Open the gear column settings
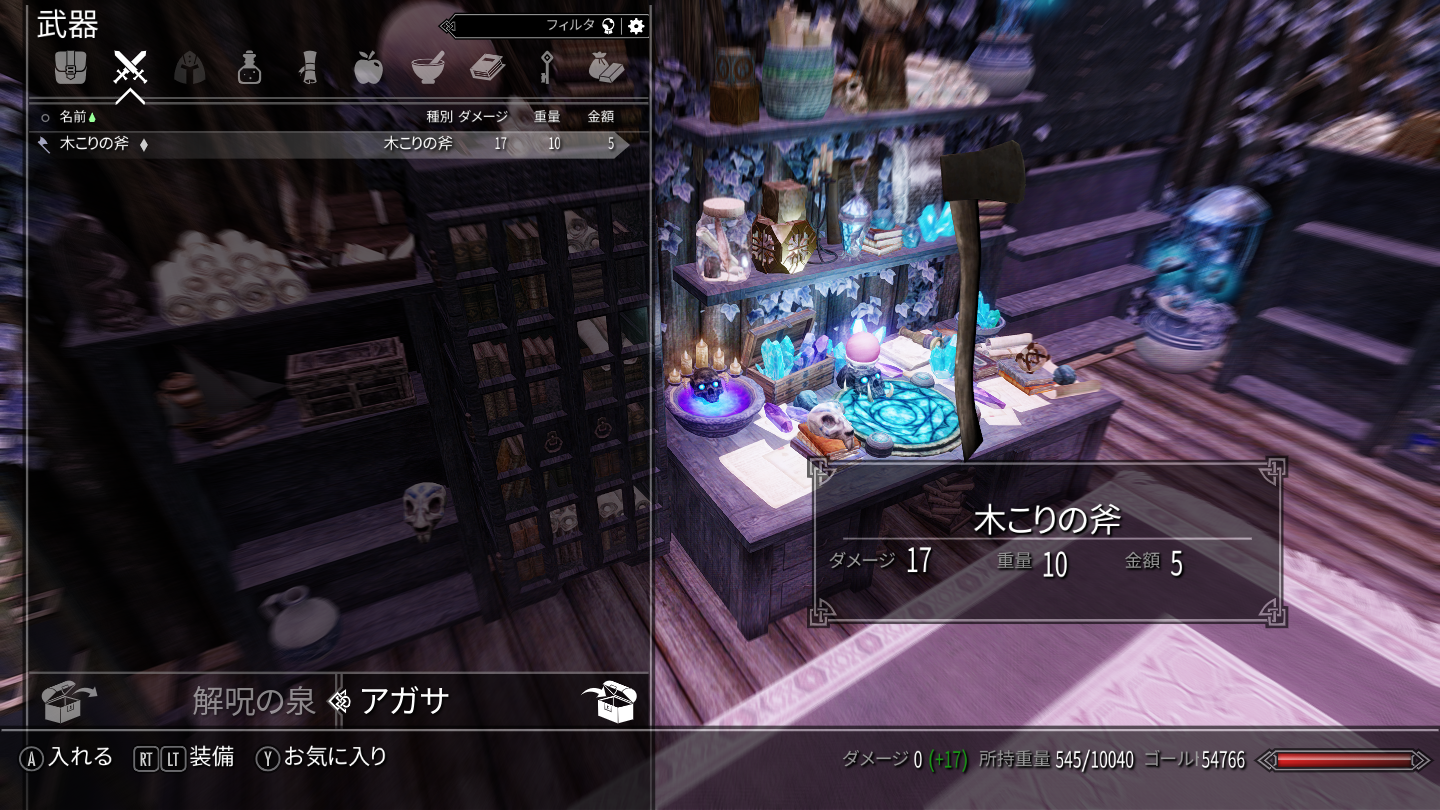Image resolution: width=1440 pixels, height=810 pixels. (x=636, y=26)
